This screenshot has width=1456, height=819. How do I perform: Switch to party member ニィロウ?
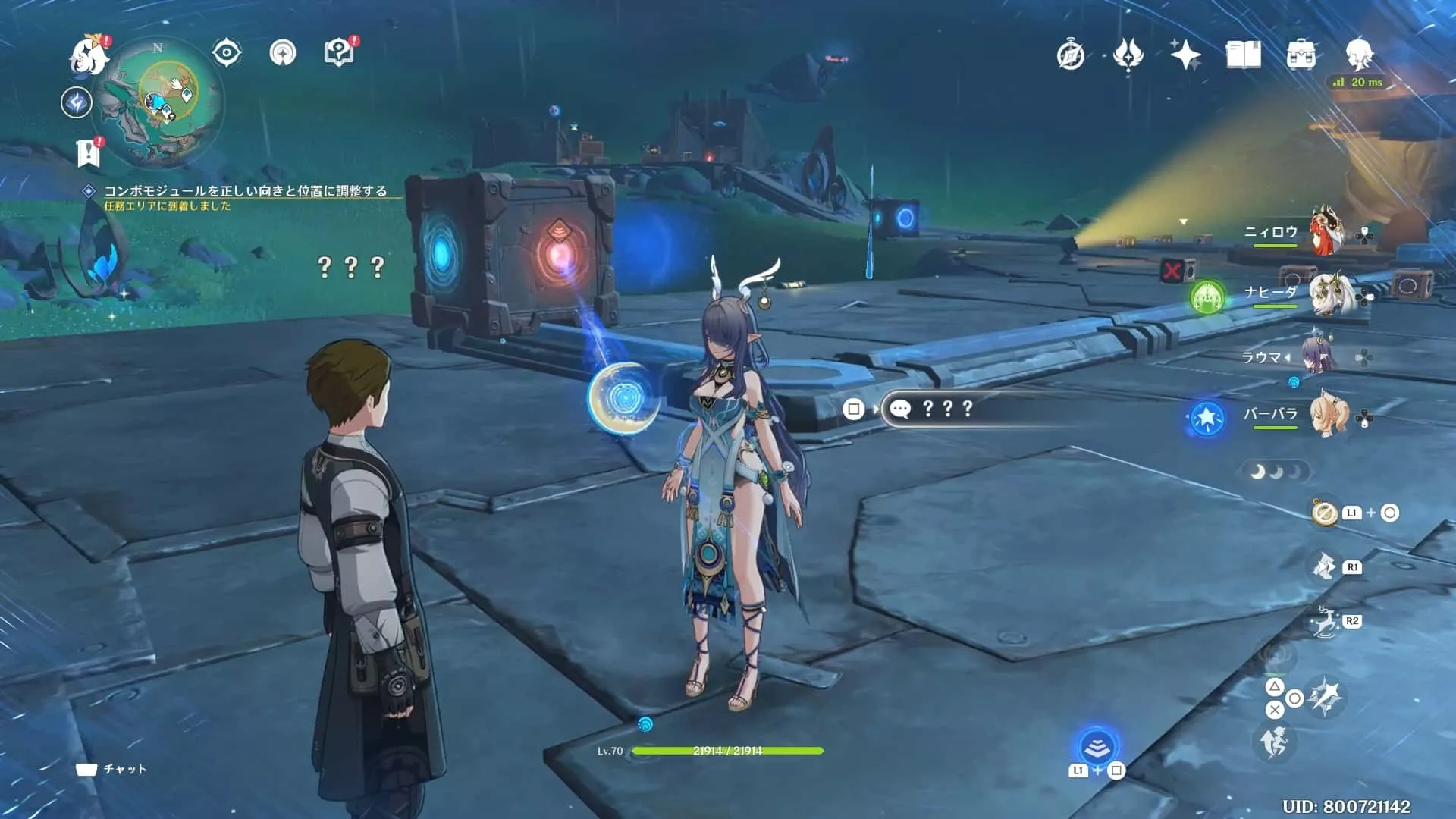click(x=1327, y=231)
